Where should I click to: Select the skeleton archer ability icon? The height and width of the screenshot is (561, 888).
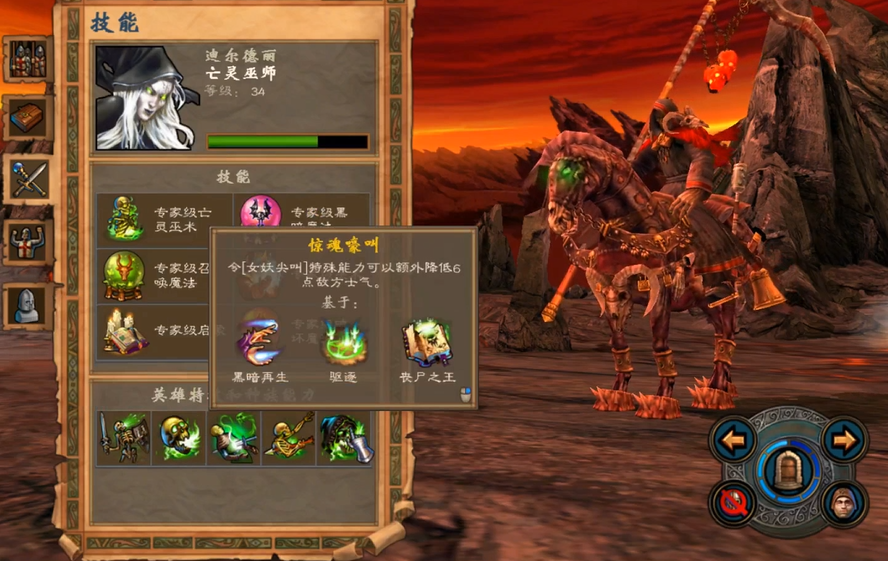point(290,438)
